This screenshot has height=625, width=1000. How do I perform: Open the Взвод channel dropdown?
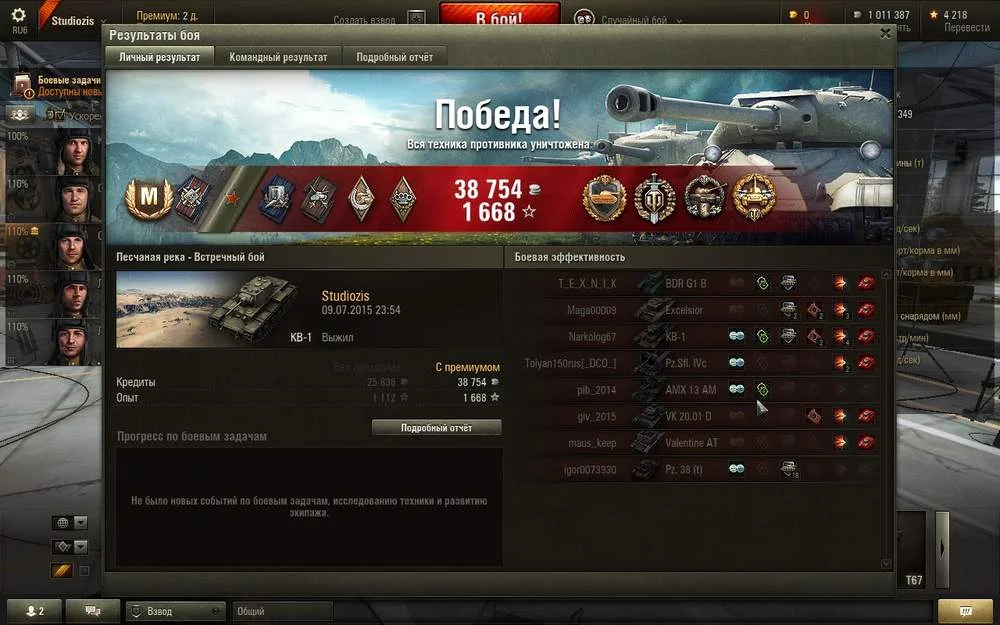pos(175,611)
